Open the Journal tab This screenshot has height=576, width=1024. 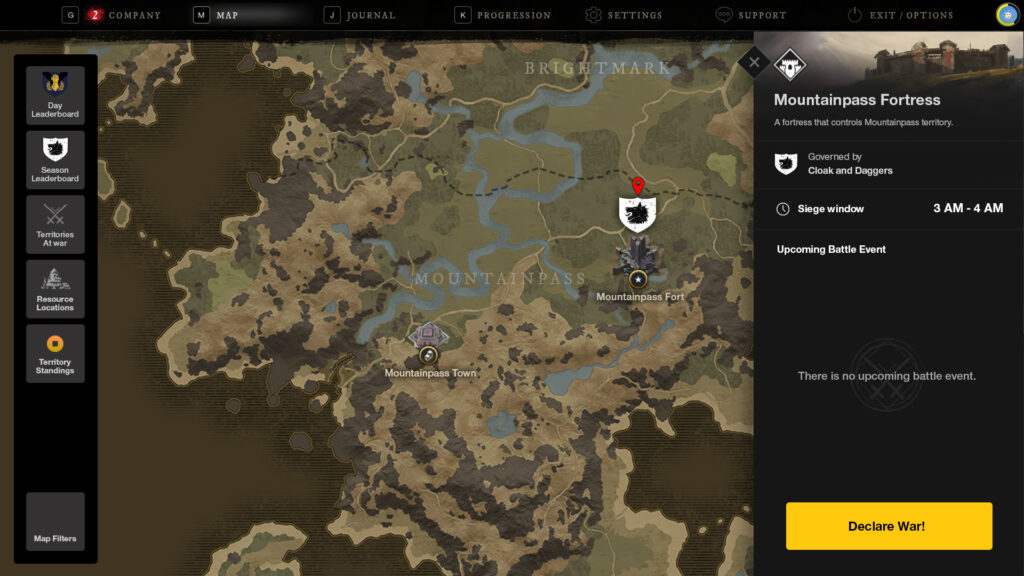click(368, 15)
